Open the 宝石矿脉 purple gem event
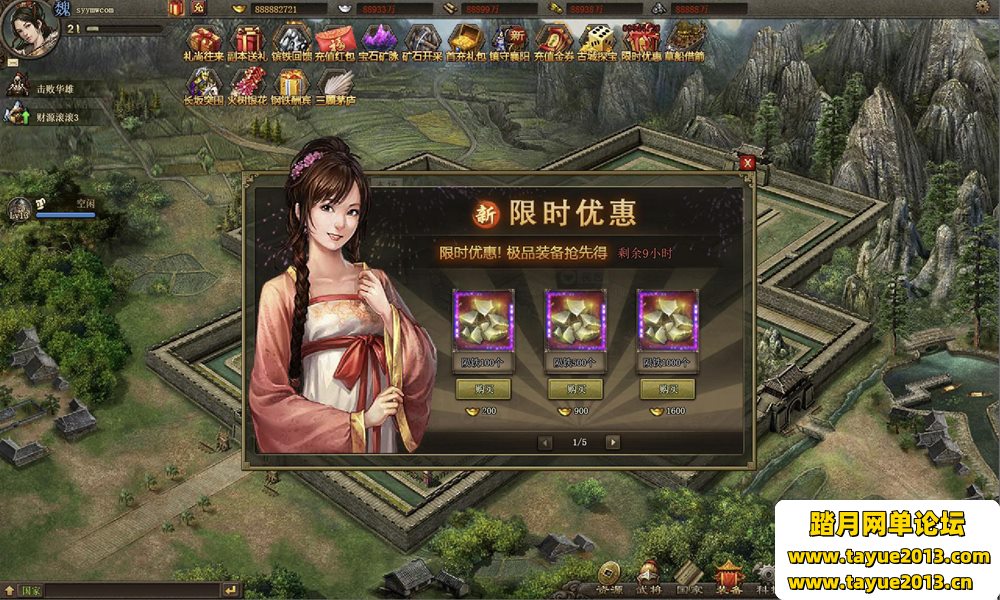The image size is (1000, 600). tap(377, 41)
